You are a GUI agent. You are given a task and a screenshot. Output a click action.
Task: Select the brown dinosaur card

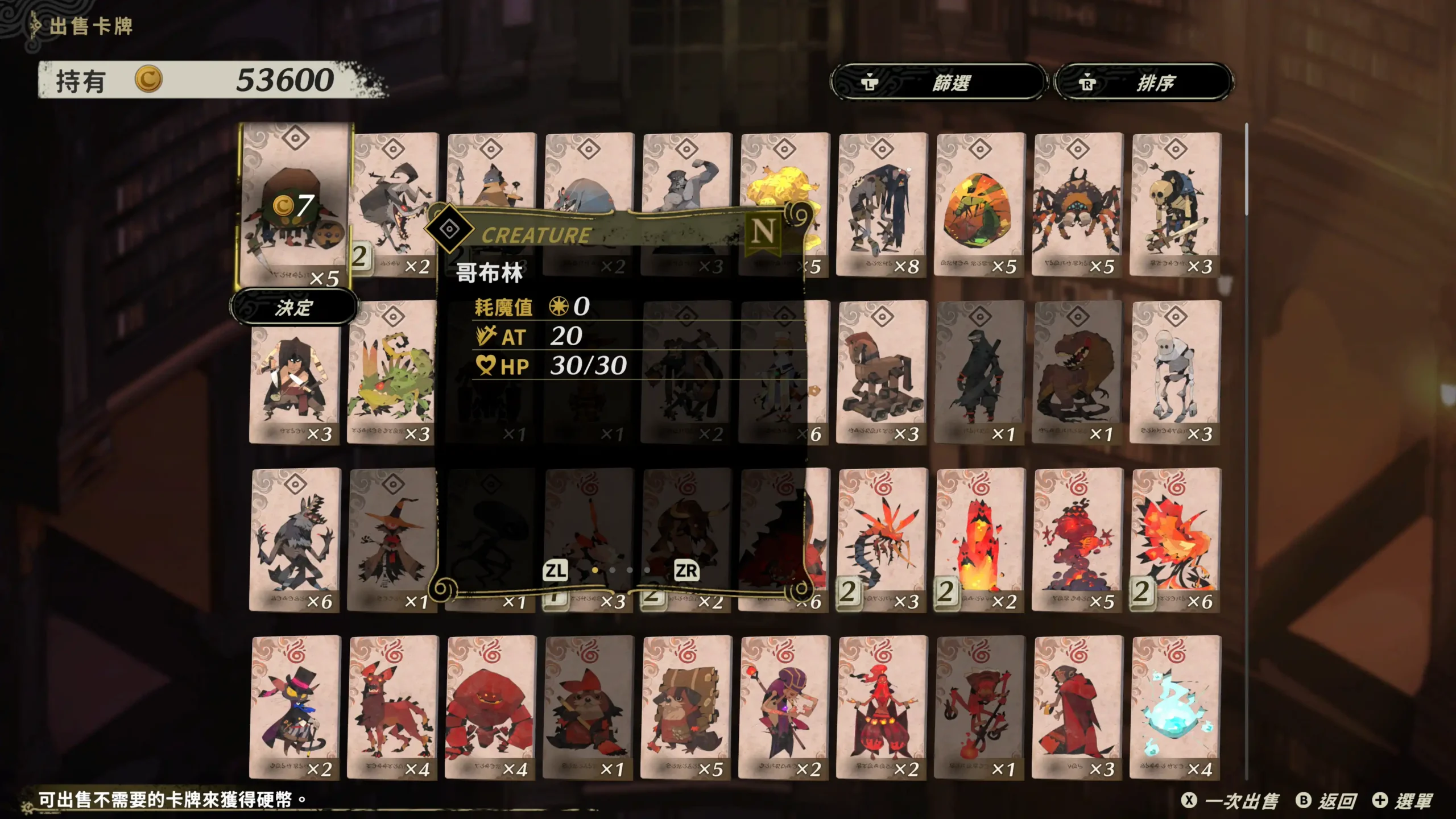pyautogui.click(x=1077, y=373)
